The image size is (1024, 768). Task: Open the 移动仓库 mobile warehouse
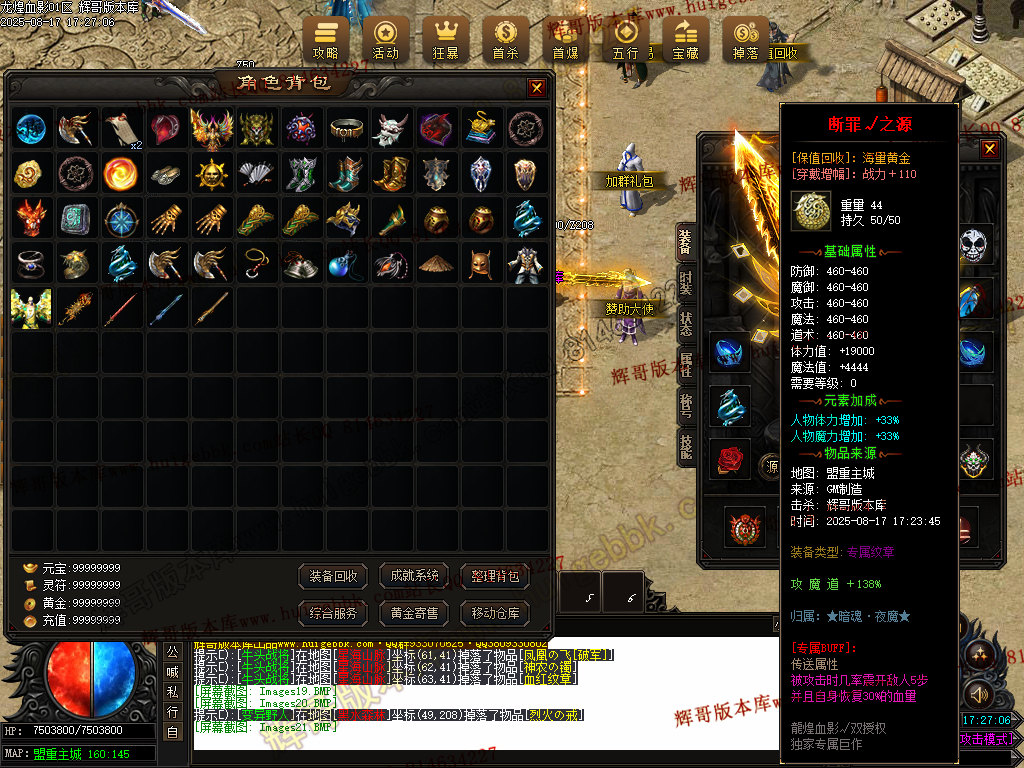(495, 613)
